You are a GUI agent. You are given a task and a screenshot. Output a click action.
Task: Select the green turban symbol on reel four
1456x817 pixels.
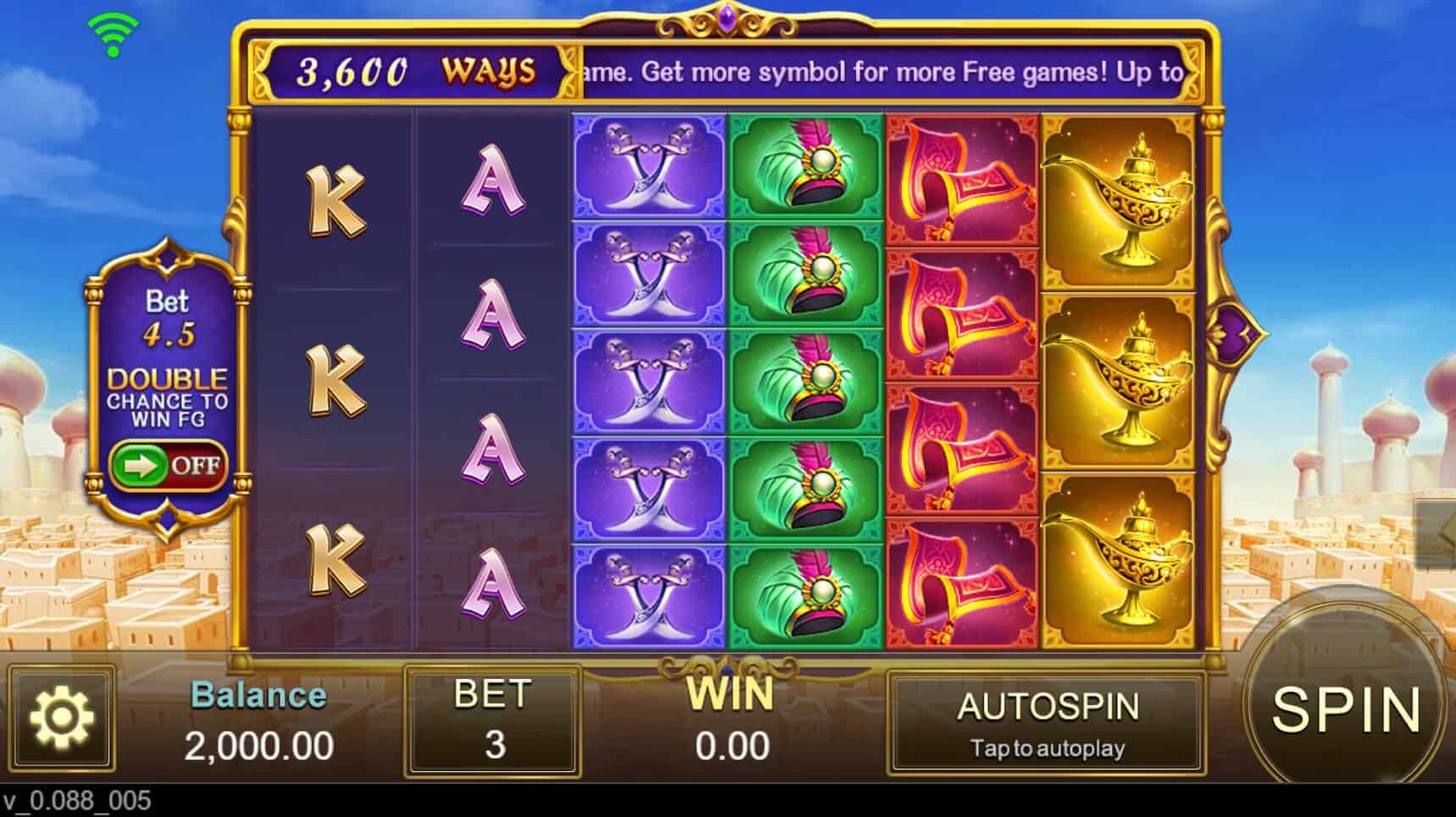click(x=805, y=381)
